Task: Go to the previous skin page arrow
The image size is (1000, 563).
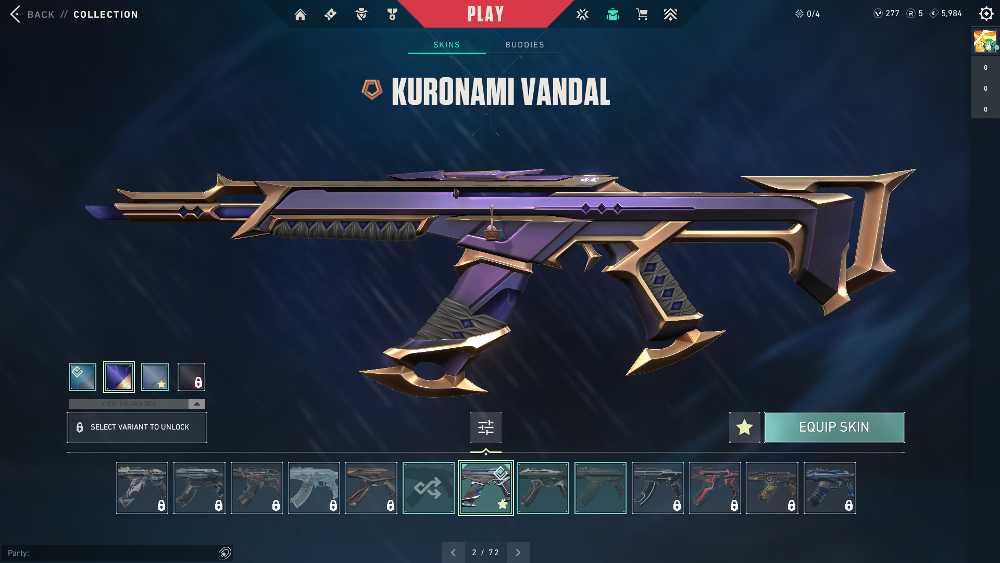Action: (x=453, y=552)
